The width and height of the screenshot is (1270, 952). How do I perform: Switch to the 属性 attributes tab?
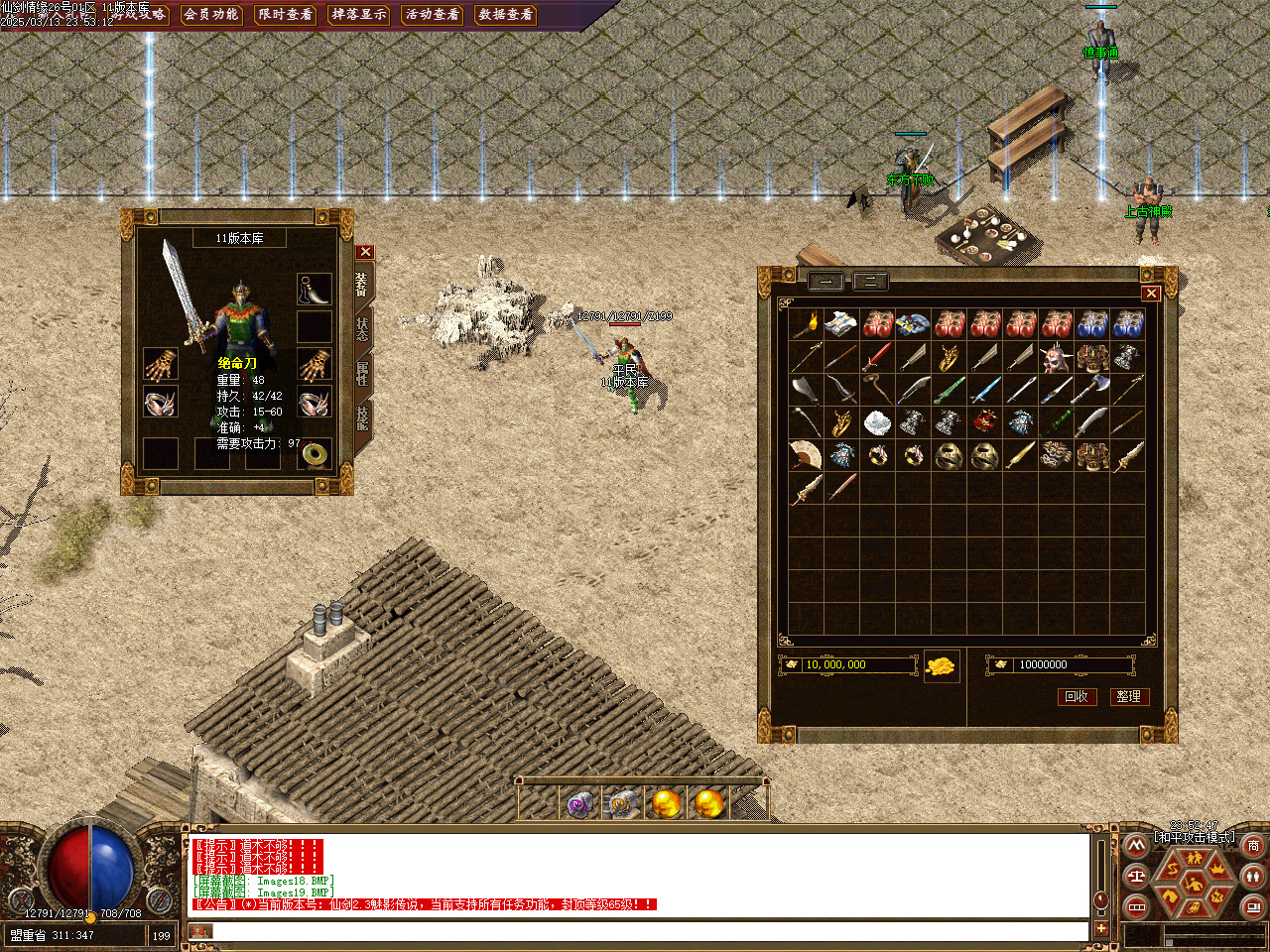362,374
